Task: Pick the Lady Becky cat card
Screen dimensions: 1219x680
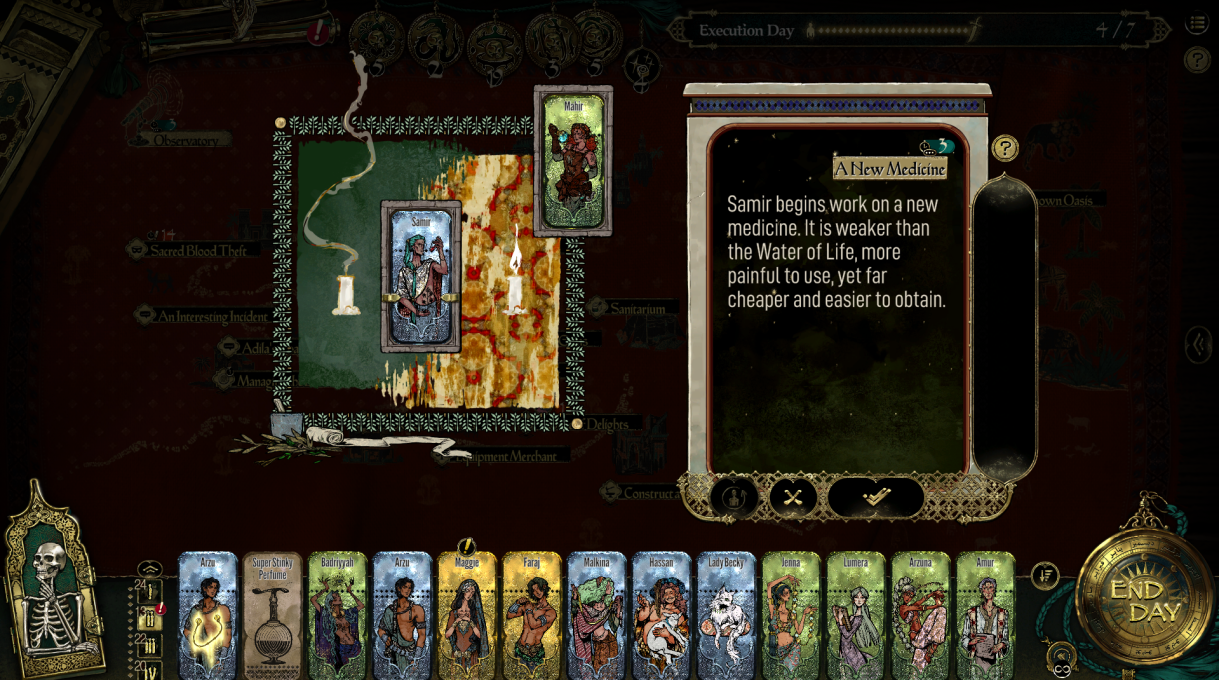Action: coord(726,615)
